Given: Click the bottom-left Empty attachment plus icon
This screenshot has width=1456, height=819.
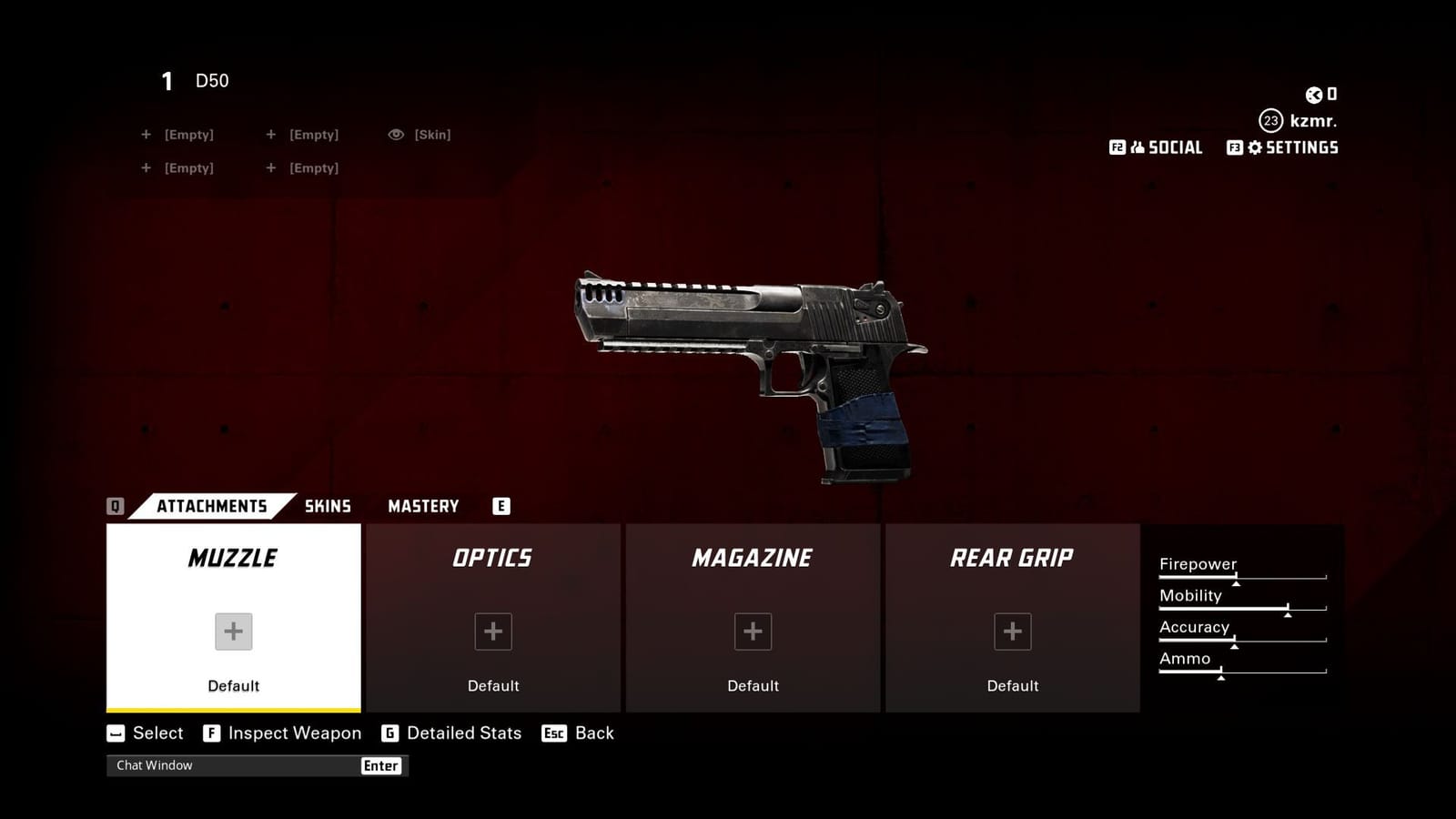Looking at the screenshot, I should [146, 167].
